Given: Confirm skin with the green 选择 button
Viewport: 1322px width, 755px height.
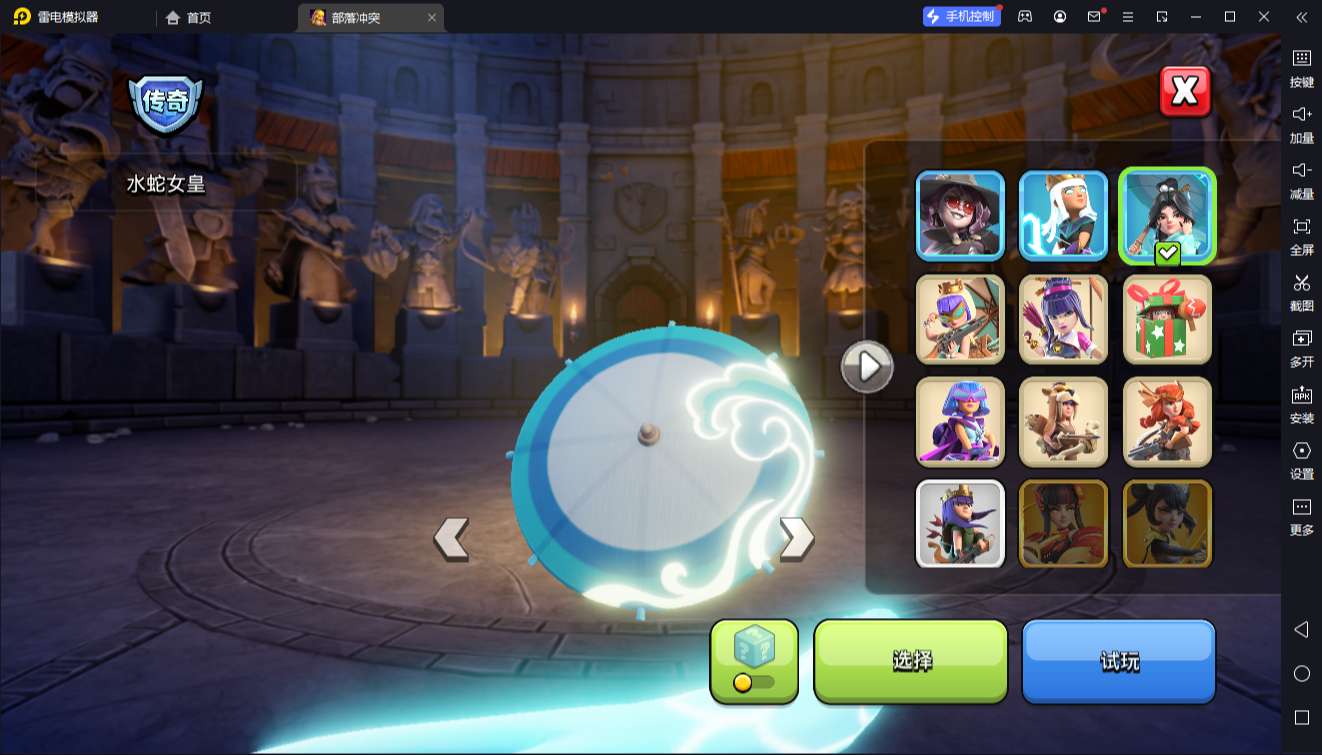Looking at the screenshot, I should click(911, 661).
